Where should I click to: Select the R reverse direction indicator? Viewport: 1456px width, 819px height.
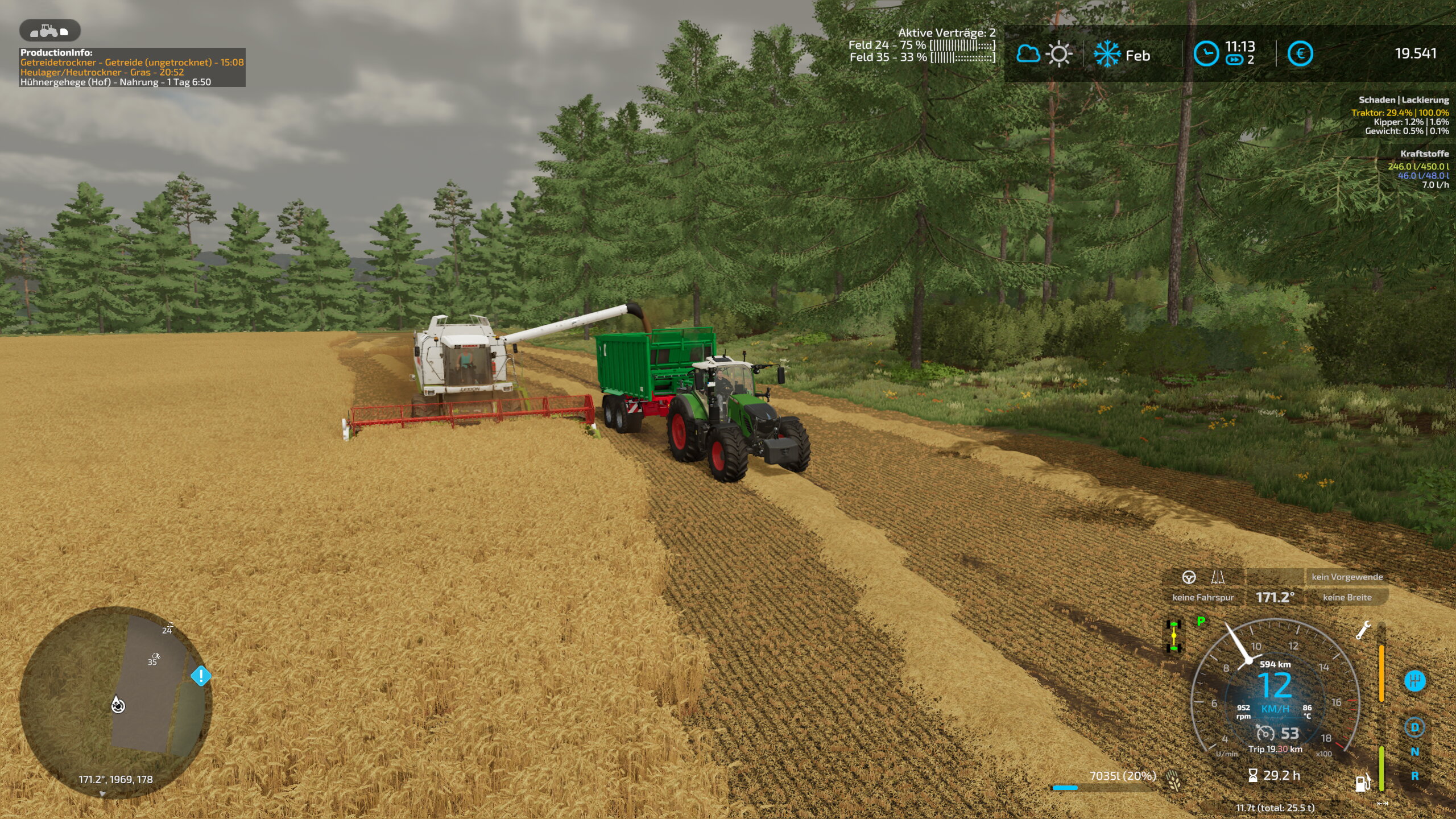pos(1414,776)
